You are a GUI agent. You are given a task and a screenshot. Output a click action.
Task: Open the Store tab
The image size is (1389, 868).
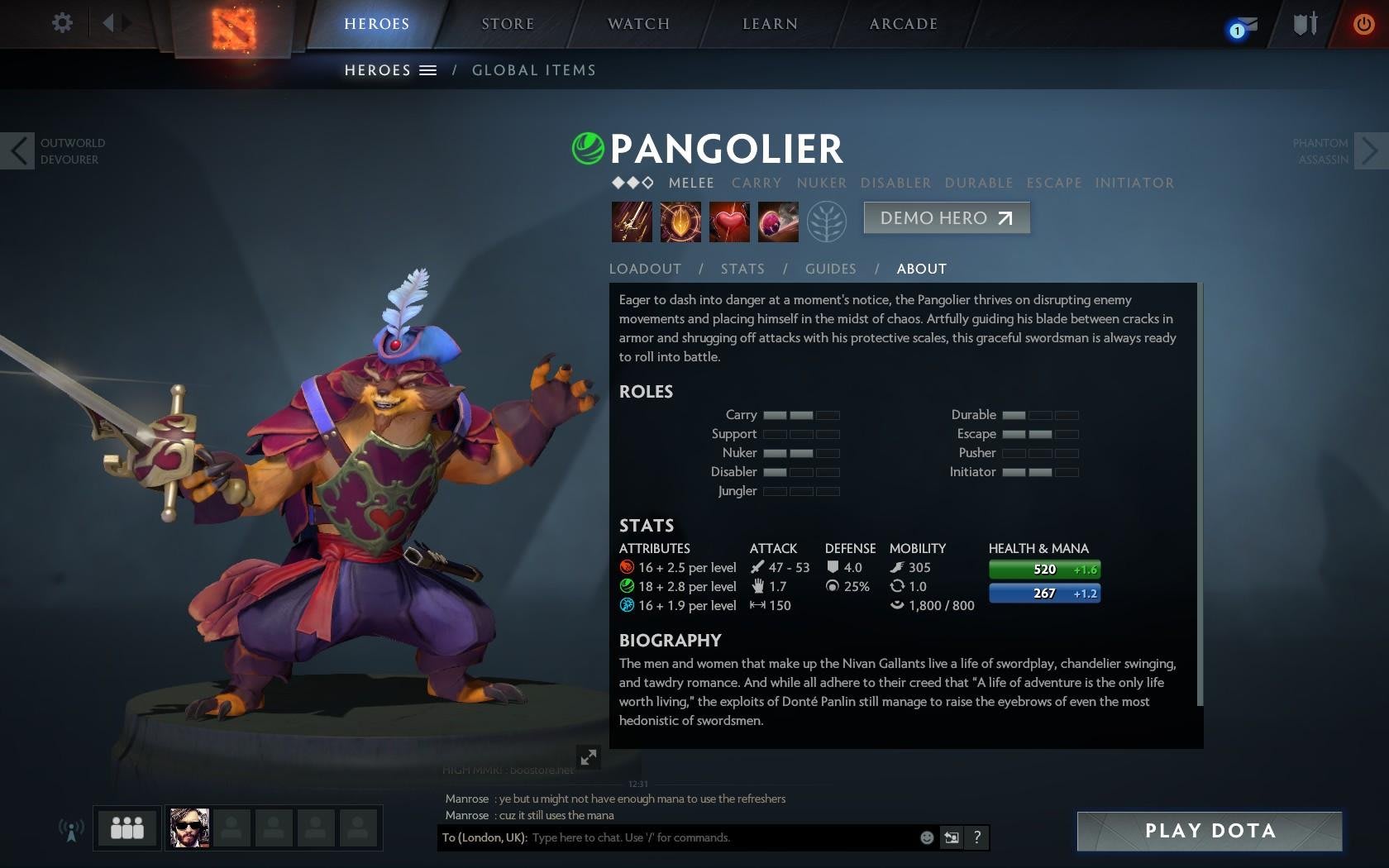tap(508, 24)
